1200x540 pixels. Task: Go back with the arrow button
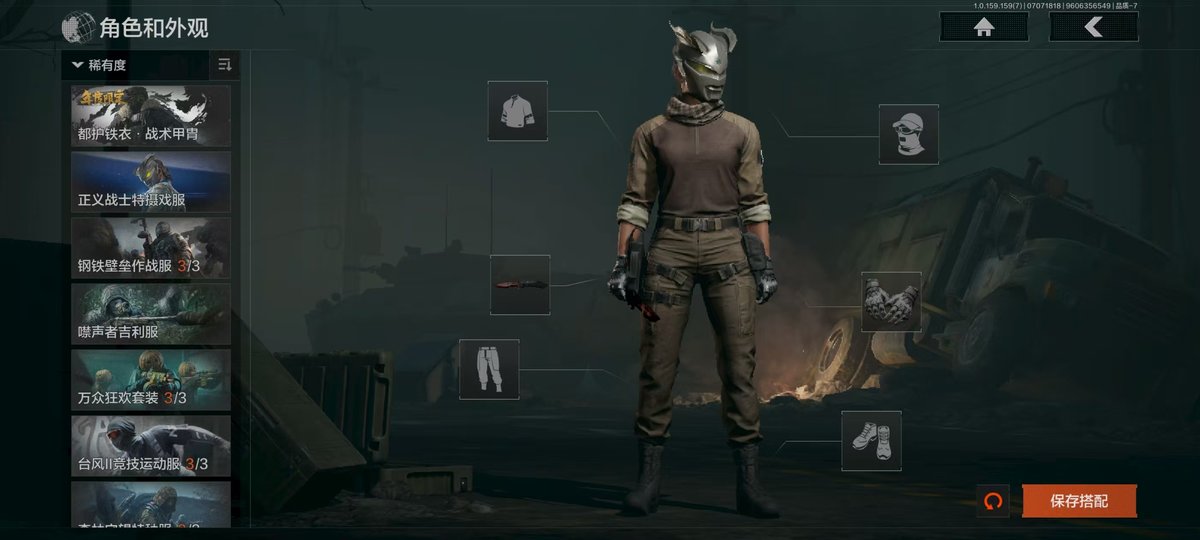pos(1093,27)
